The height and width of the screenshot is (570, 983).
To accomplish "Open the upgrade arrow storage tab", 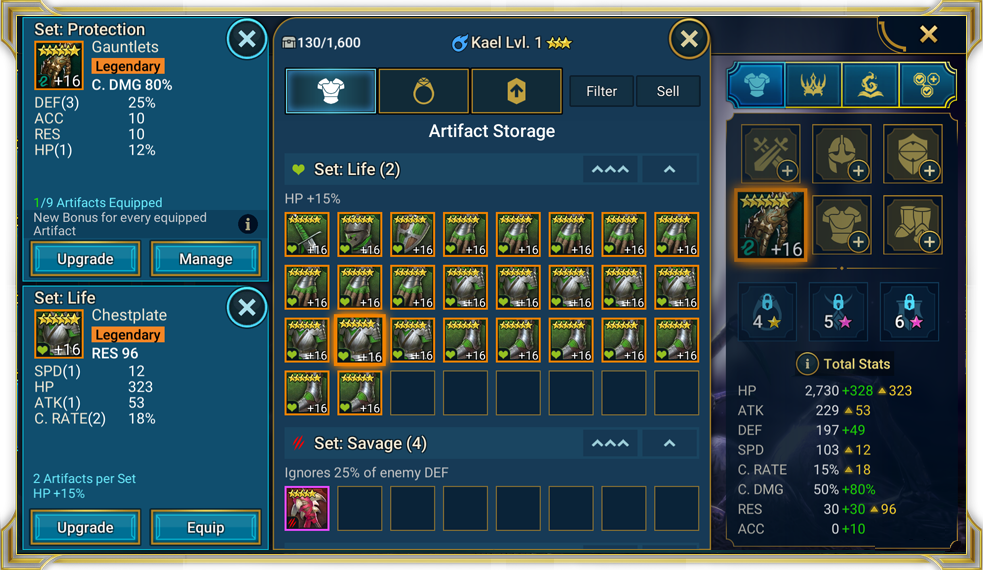I will click(516, 91).
